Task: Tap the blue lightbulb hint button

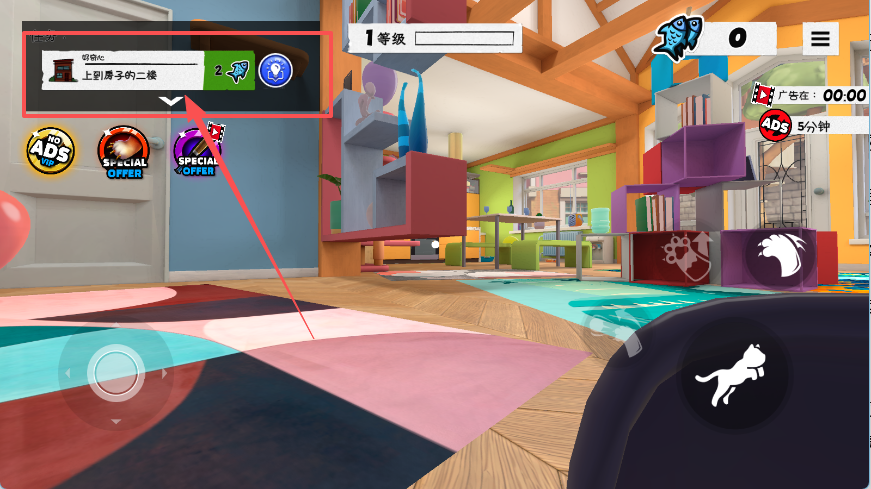Action: click(x=275, y=71)
